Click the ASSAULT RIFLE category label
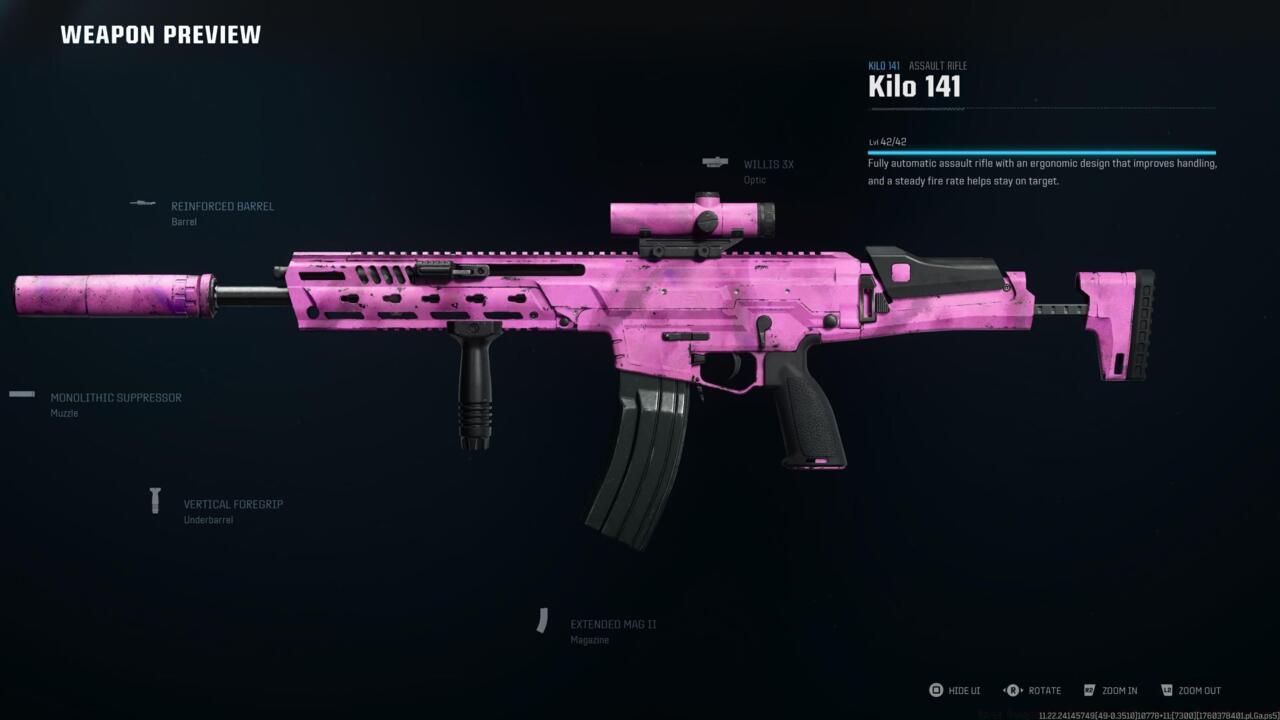Viewport: 1280px width, 720px height. (938, 65)
